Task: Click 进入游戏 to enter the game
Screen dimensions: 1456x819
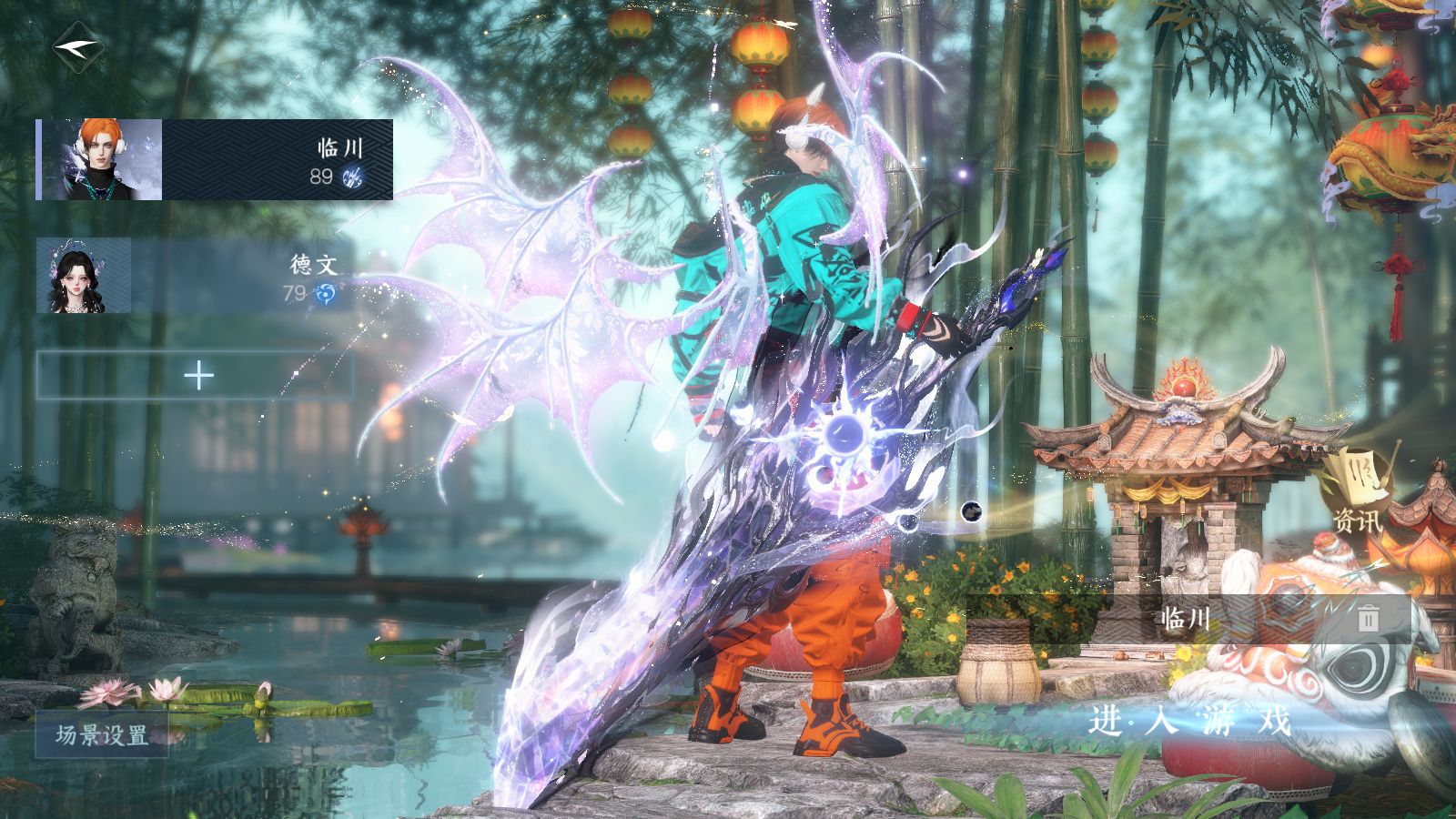Action: [1190, 721]
